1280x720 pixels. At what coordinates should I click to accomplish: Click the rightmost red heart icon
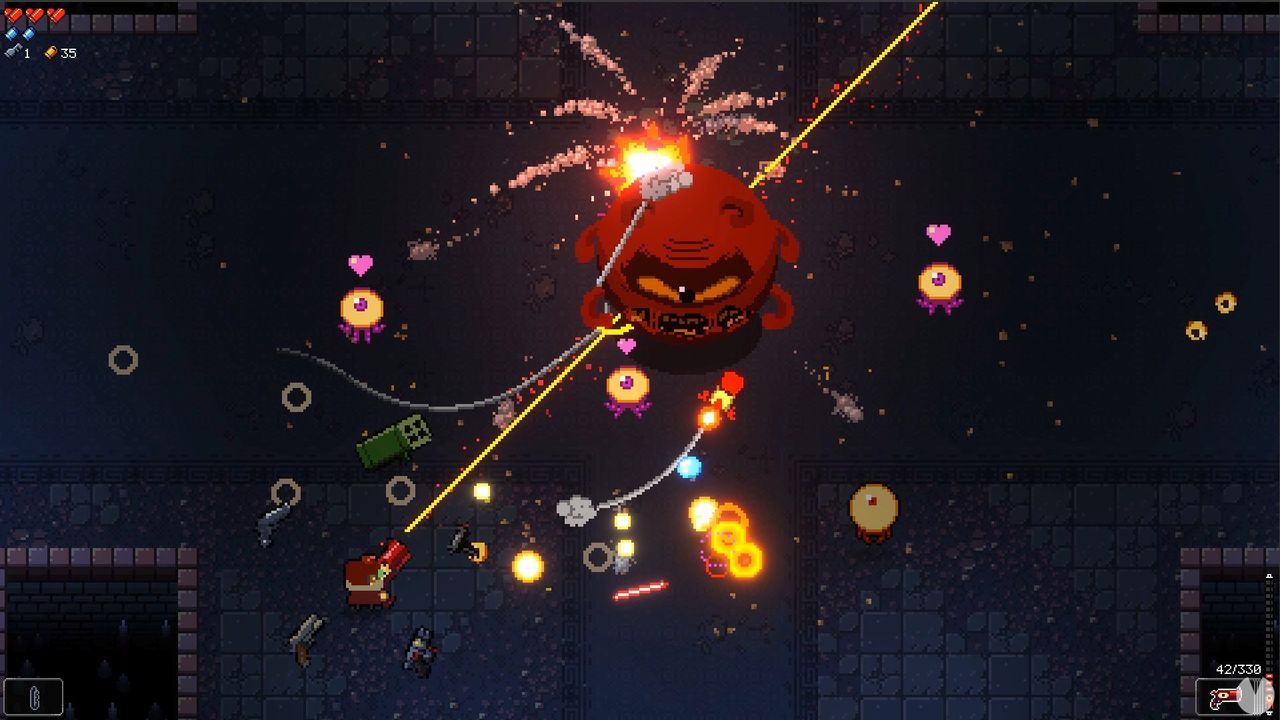click(x=55, y=15)
